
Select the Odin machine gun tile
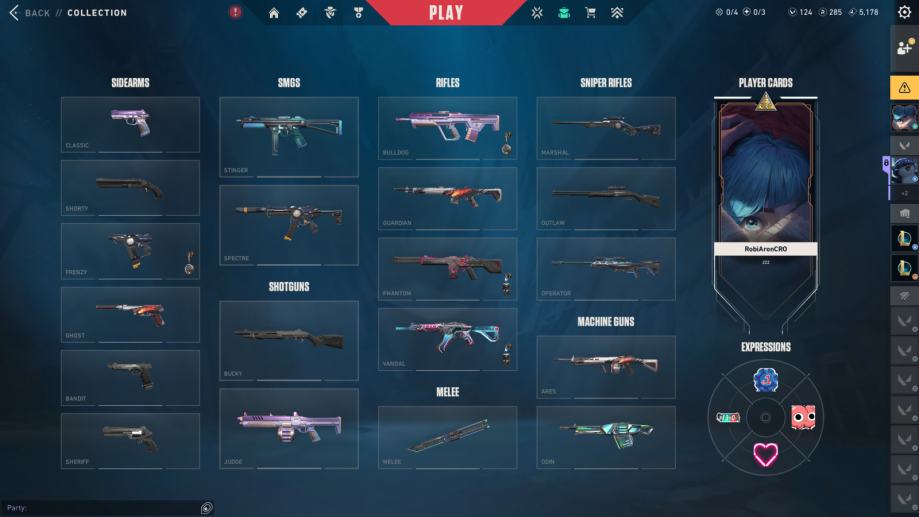pos(605,437)
